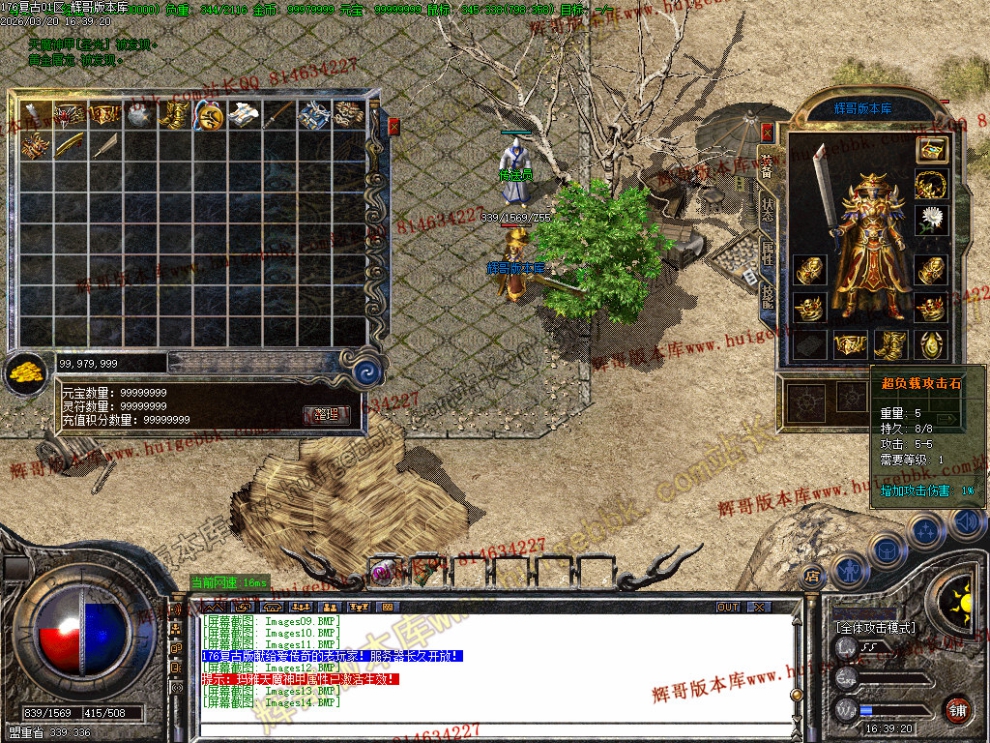Select the golden boots item in the bag

coord(175,116)
